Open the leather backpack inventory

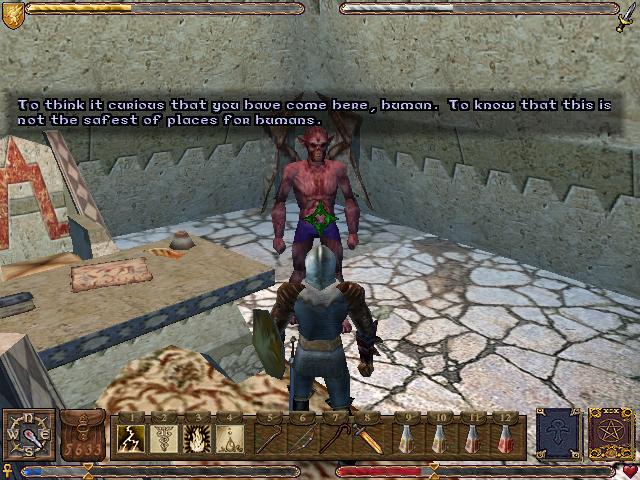pos(84,435)
